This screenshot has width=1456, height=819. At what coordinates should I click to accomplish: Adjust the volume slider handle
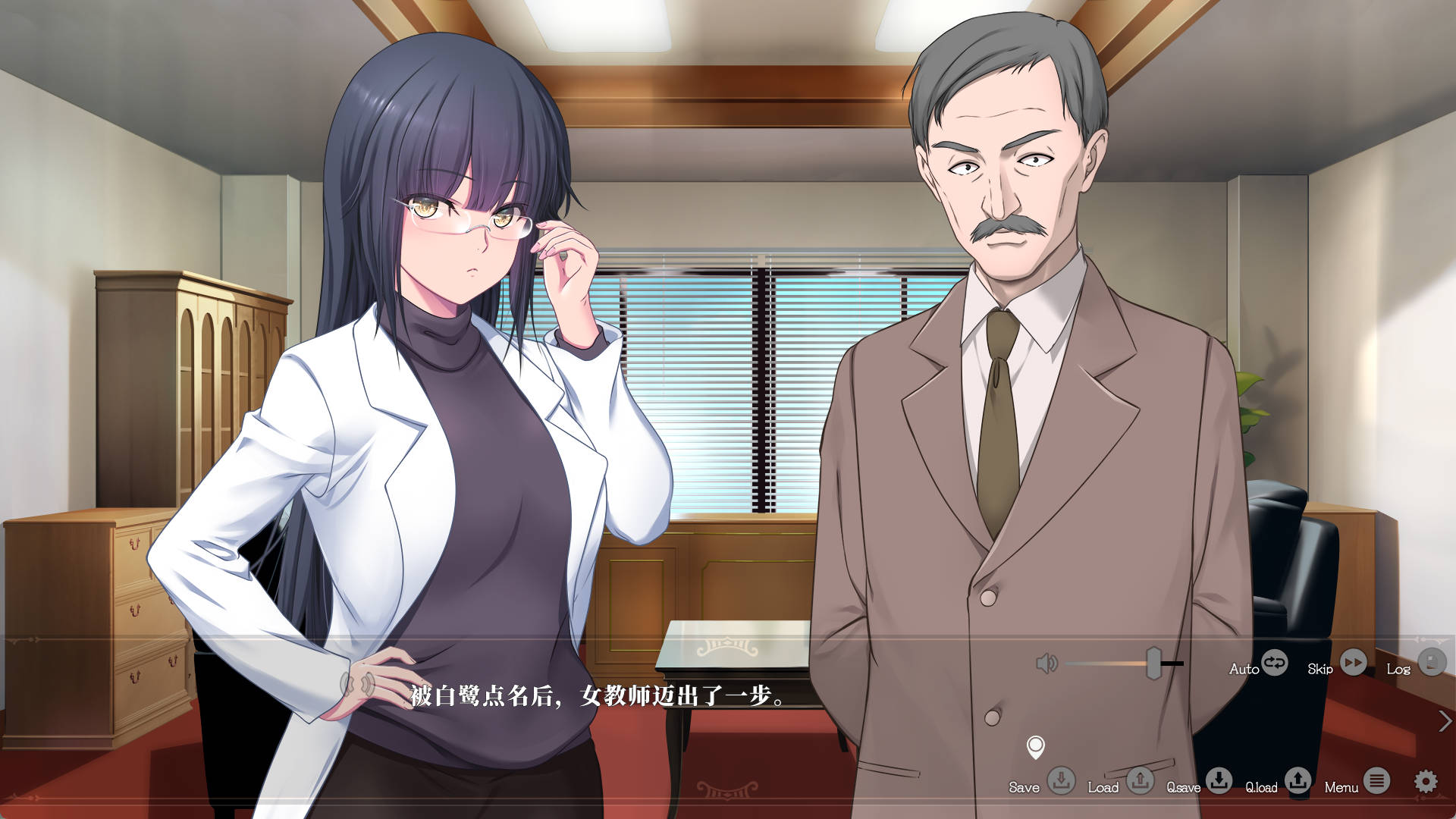pos(1154,664)
